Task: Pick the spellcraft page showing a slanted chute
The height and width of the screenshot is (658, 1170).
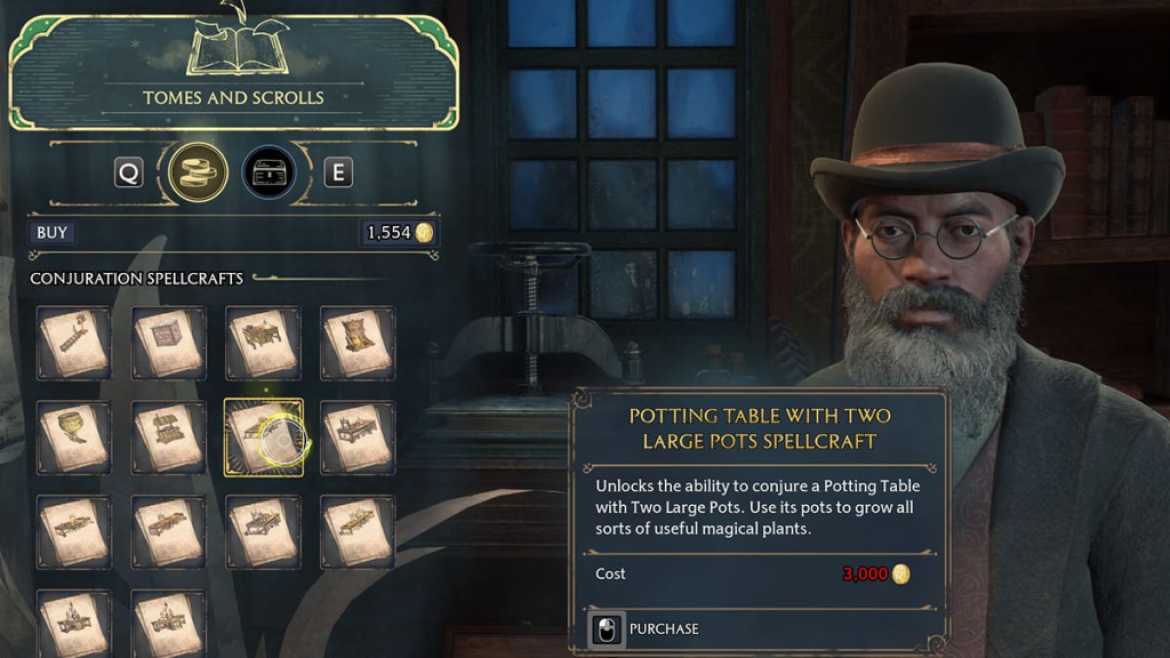Action: click(x=73, y=342)
